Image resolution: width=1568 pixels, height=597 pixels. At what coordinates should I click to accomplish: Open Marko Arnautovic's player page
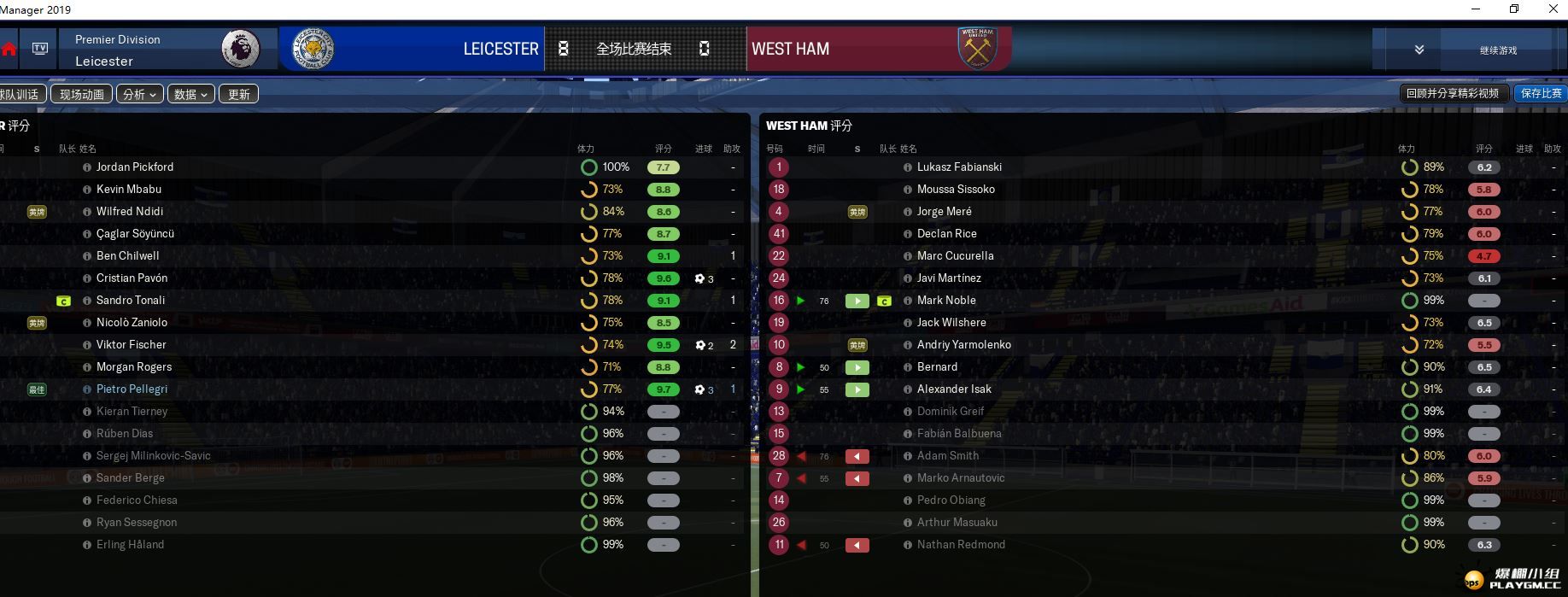tap(960, 477)
